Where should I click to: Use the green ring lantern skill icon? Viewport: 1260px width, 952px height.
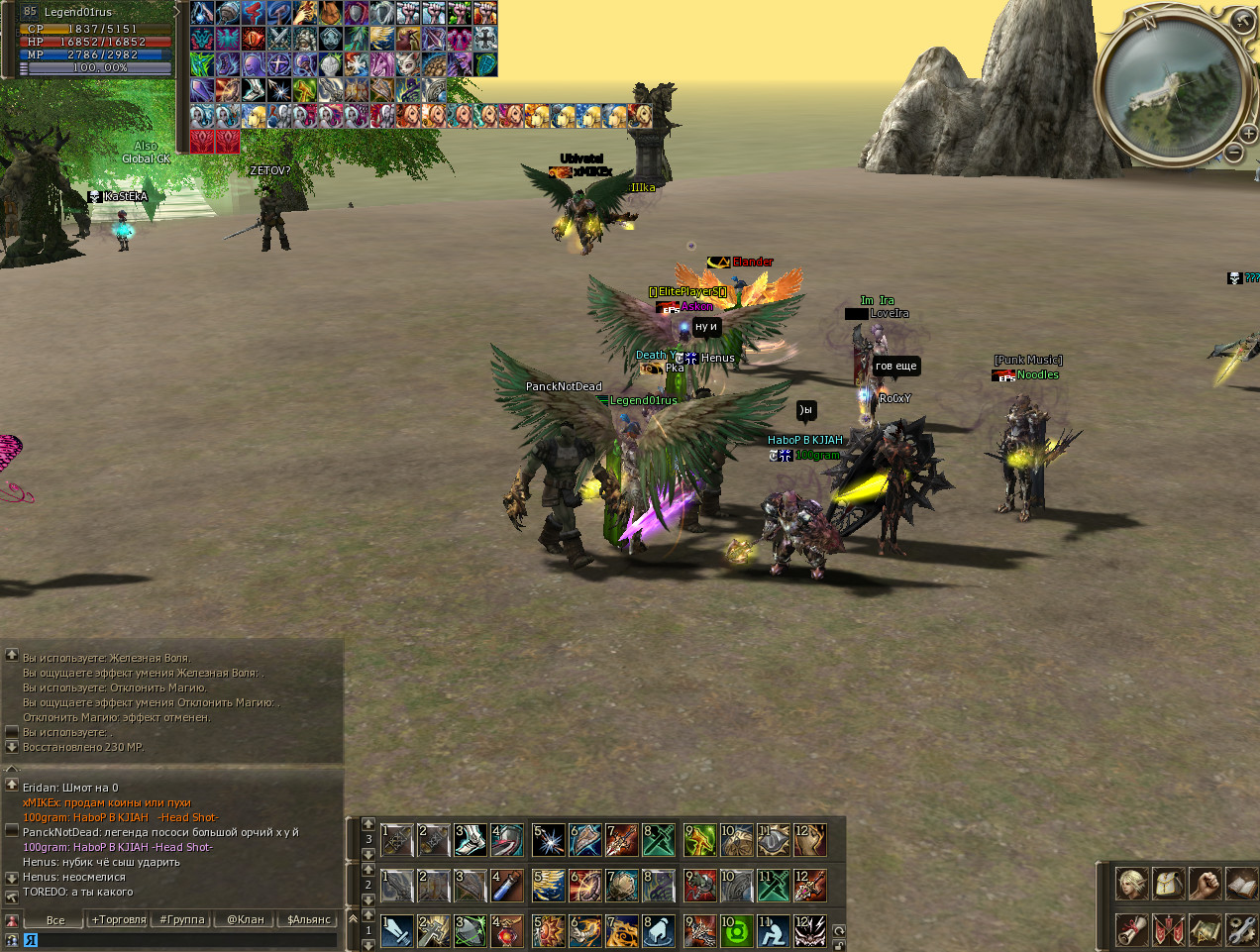pos(736,931)
